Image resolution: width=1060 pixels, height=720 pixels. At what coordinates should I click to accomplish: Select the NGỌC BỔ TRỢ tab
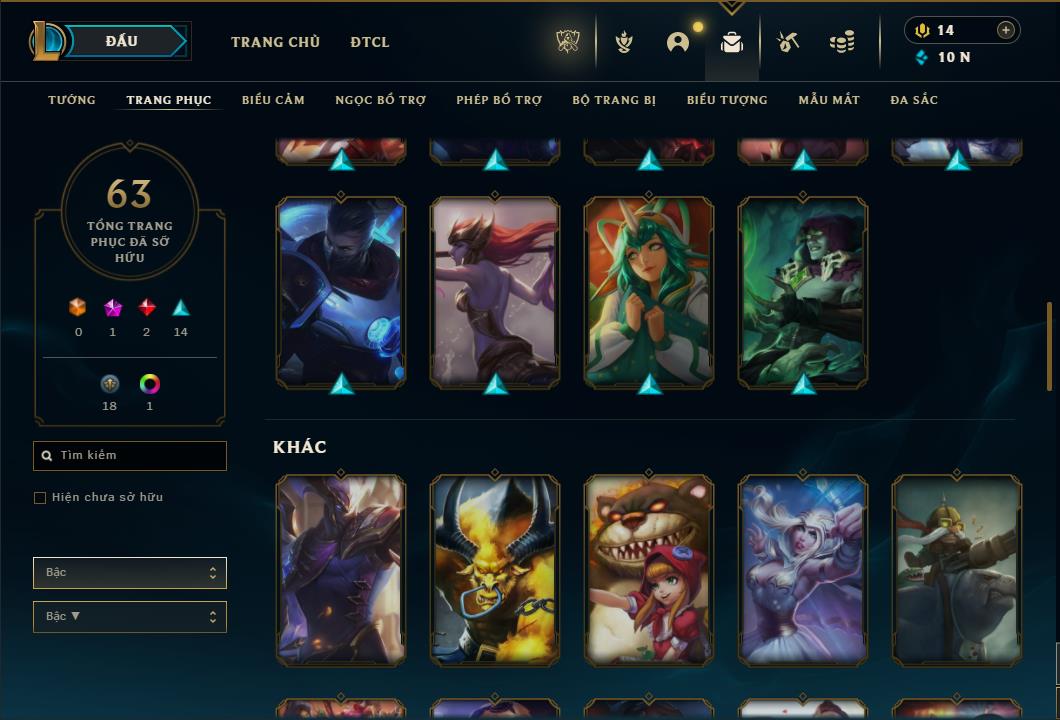pos(380,100)
